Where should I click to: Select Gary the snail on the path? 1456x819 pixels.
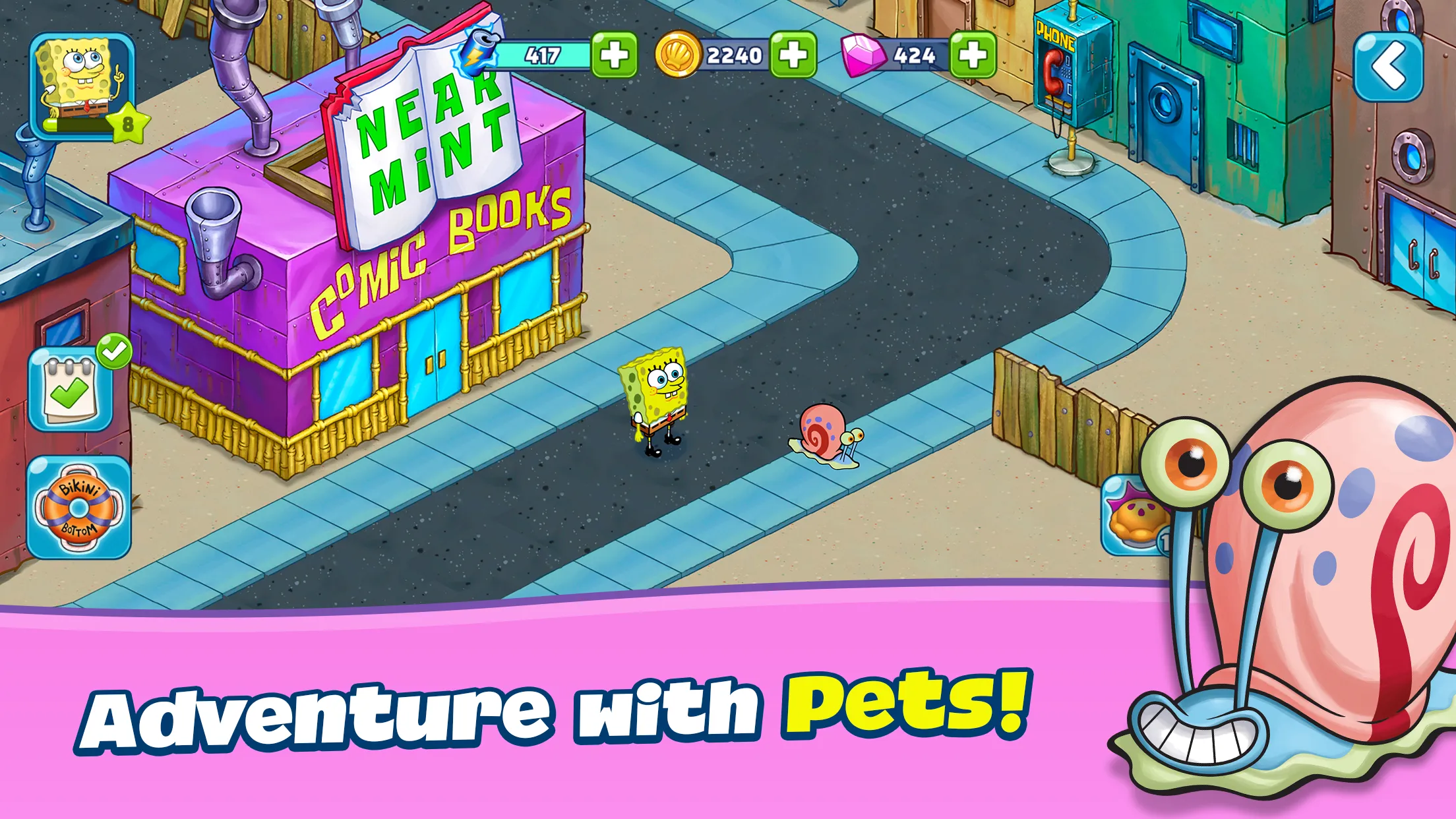823,435
